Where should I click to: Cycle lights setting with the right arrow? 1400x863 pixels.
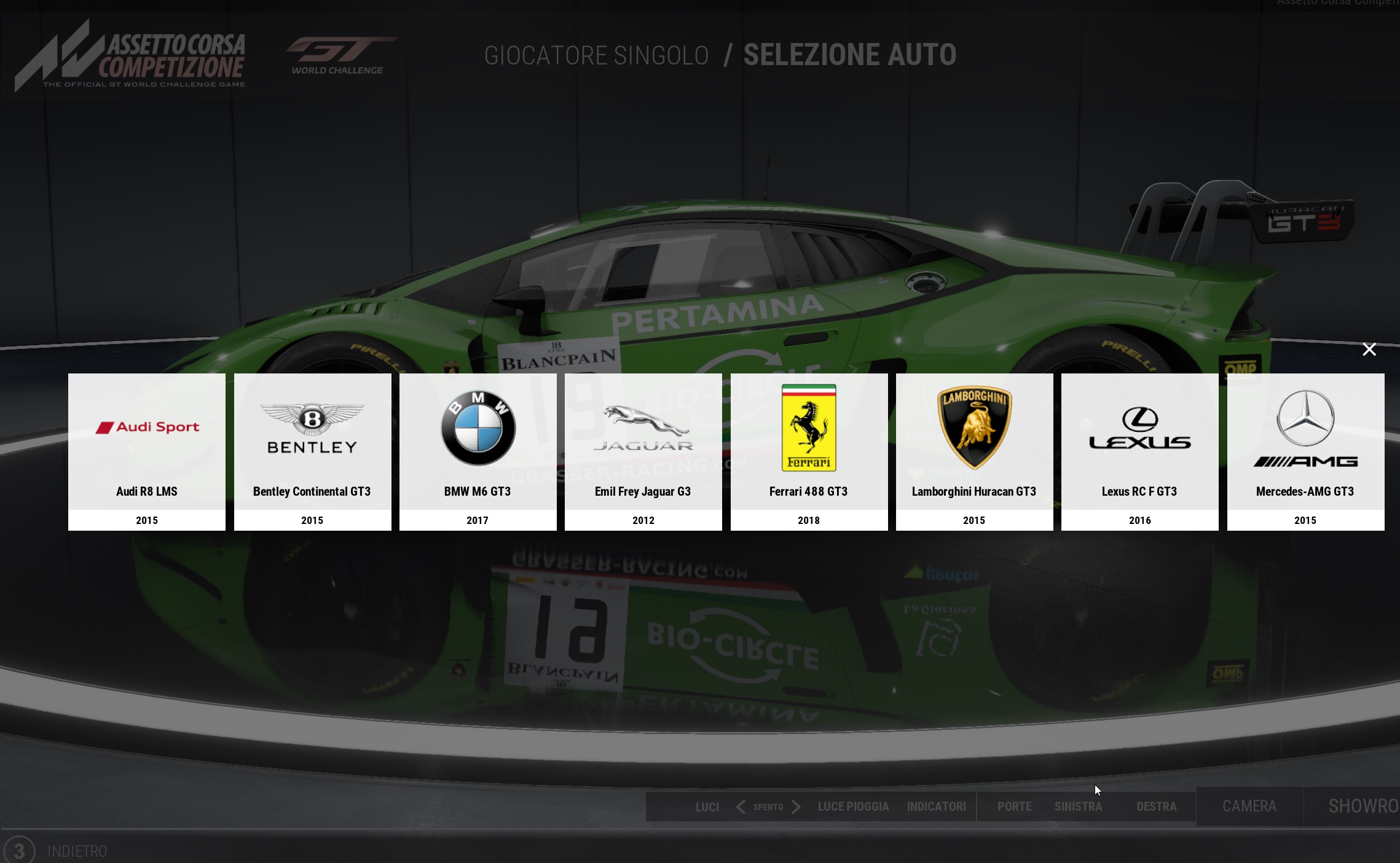(796, 806)
